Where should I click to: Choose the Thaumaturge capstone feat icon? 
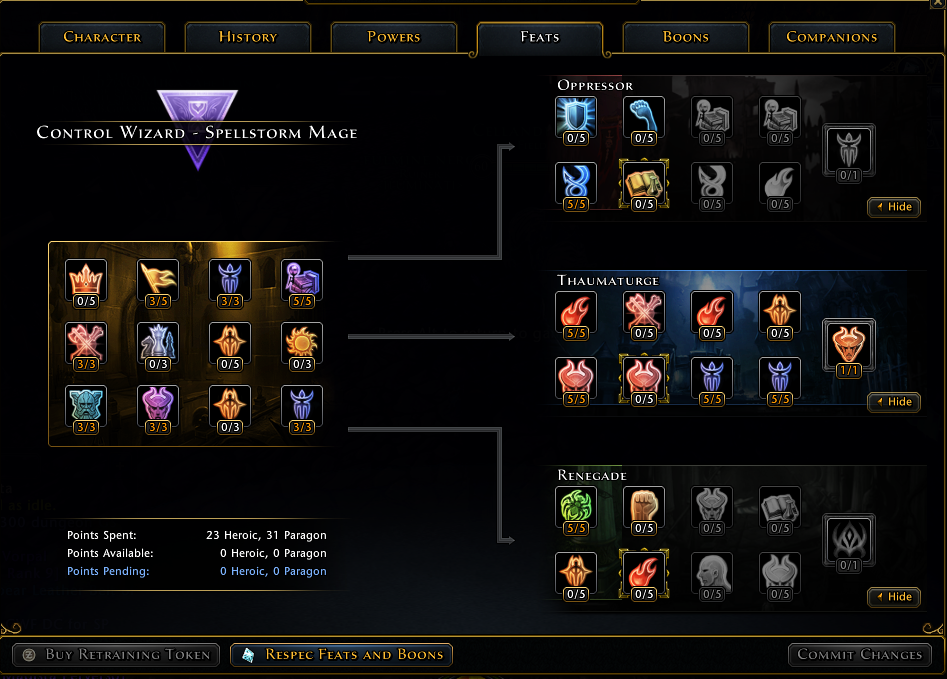coord(849,344)
